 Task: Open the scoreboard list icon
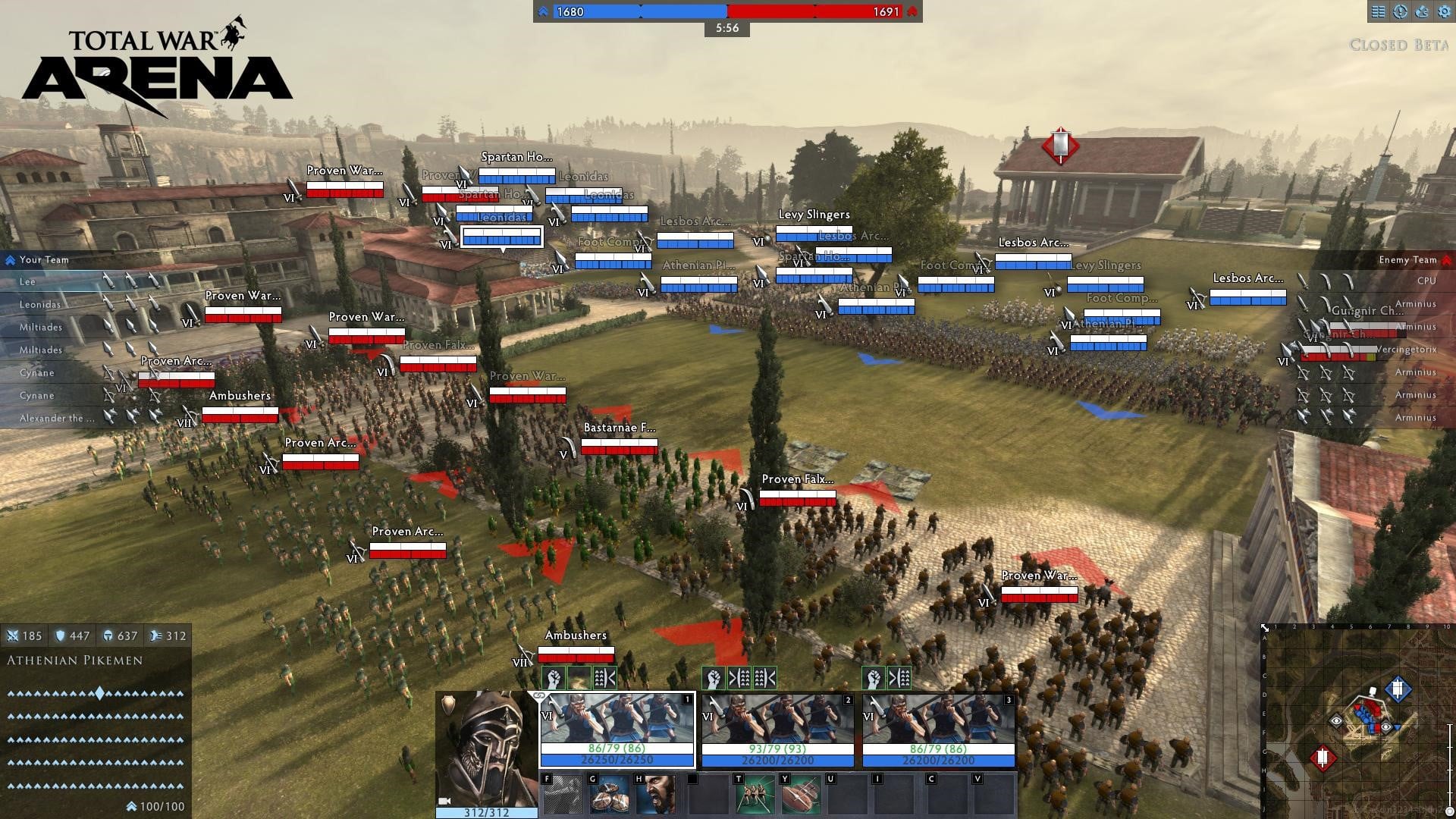click(x=1379, y=11)
